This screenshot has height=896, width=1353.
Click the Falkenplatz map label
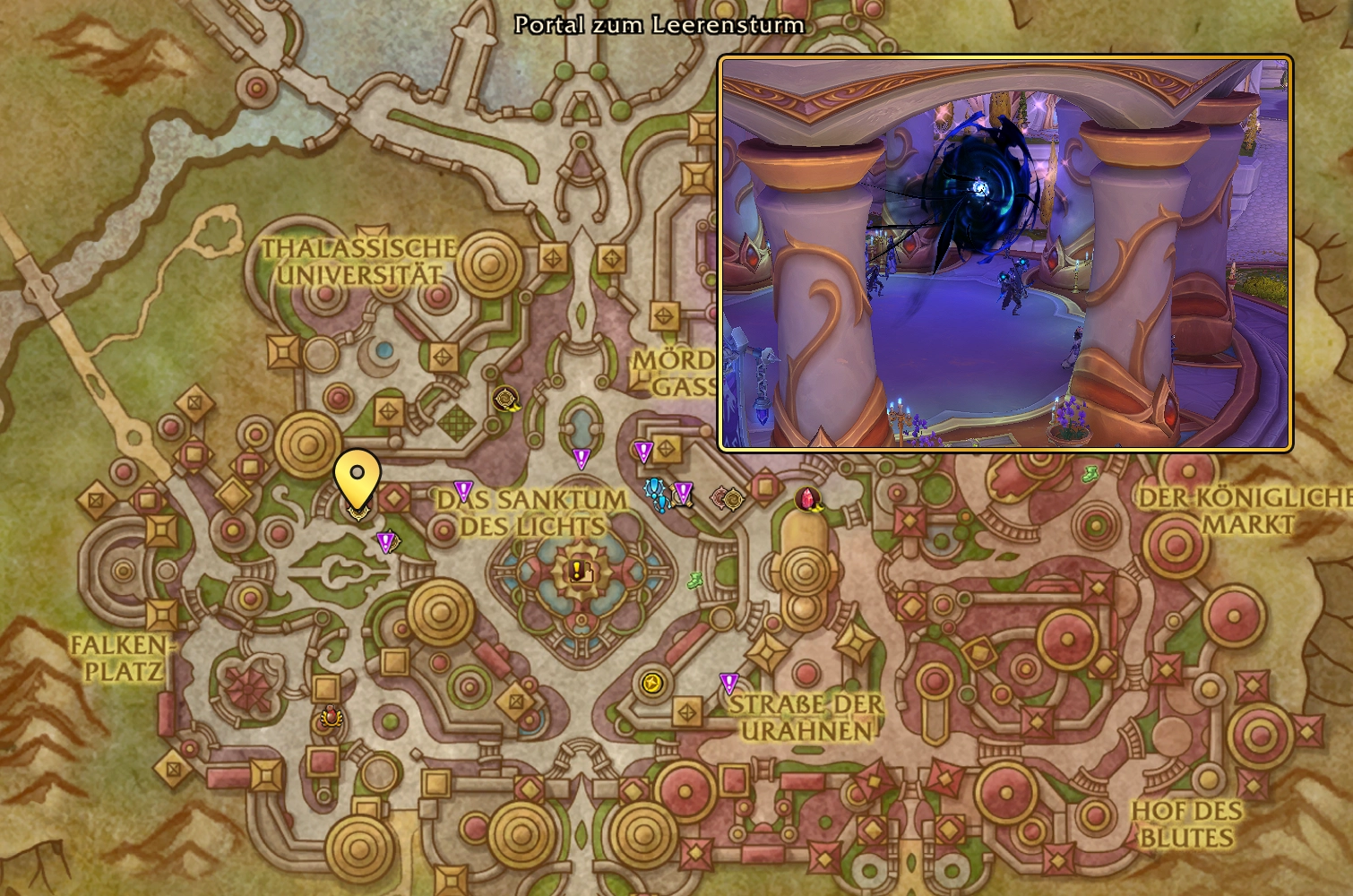(118, 656)
